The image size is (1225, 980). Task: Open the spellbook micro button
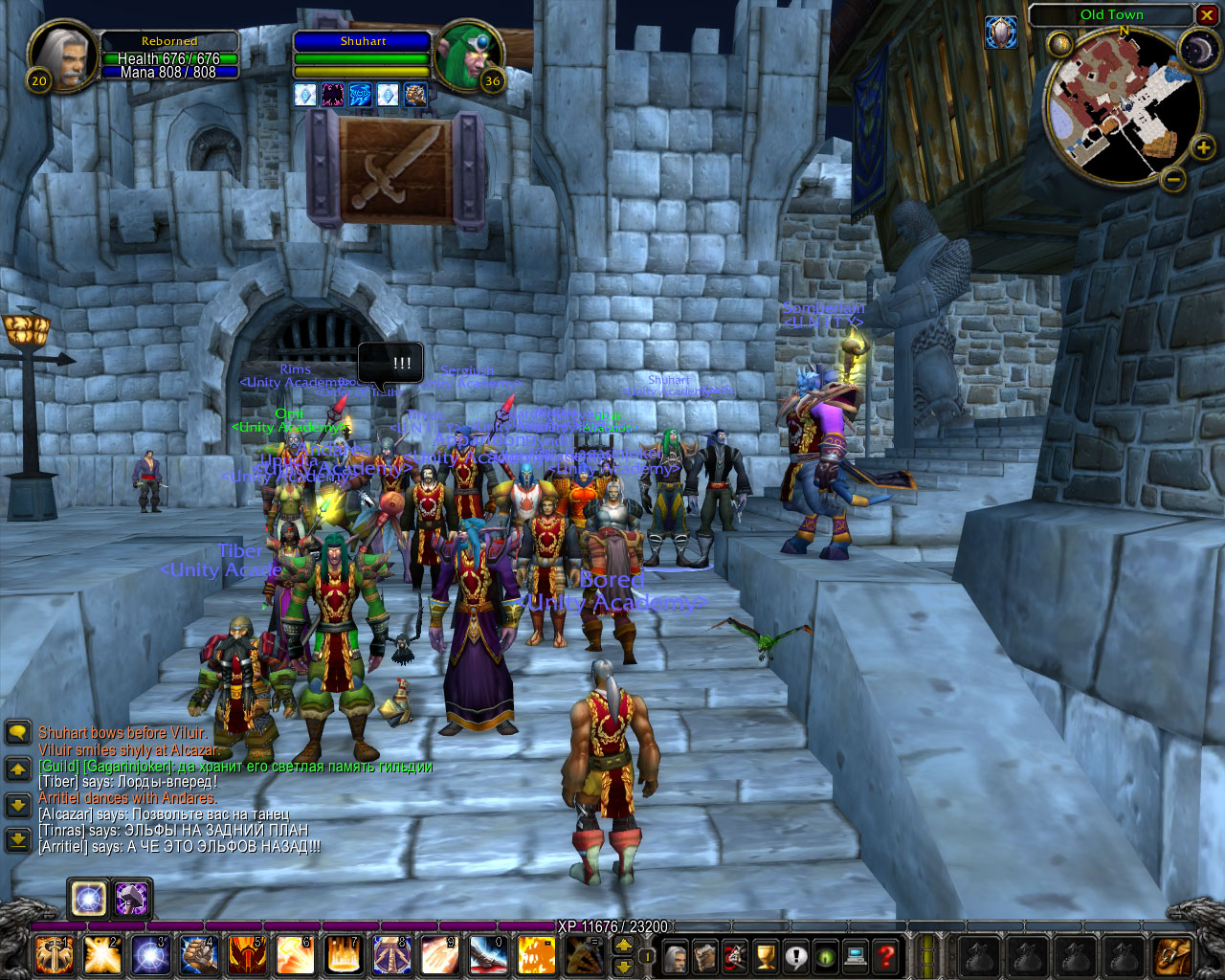pyautogui.click(x=705, y=956)
